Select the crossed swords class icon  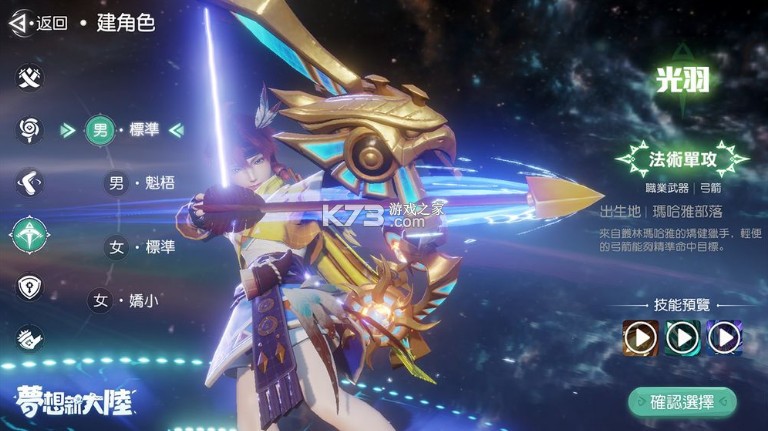30,77
